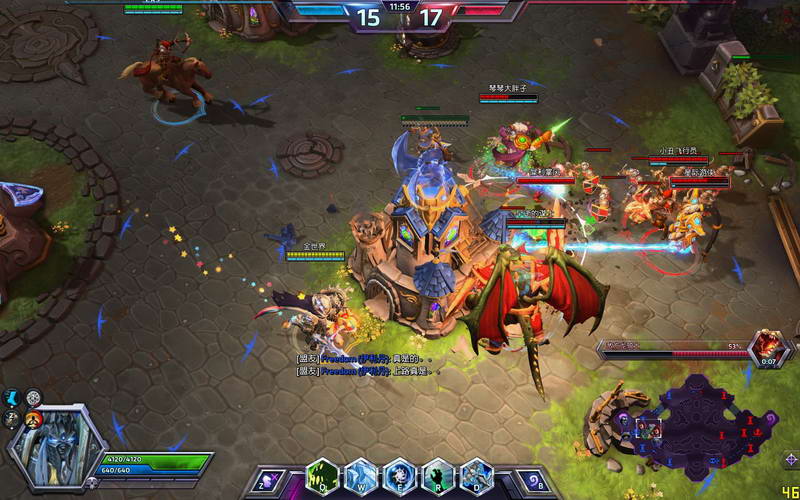800x500 pixels.
Task: Click the Z mount button
Action: [266, 482]
